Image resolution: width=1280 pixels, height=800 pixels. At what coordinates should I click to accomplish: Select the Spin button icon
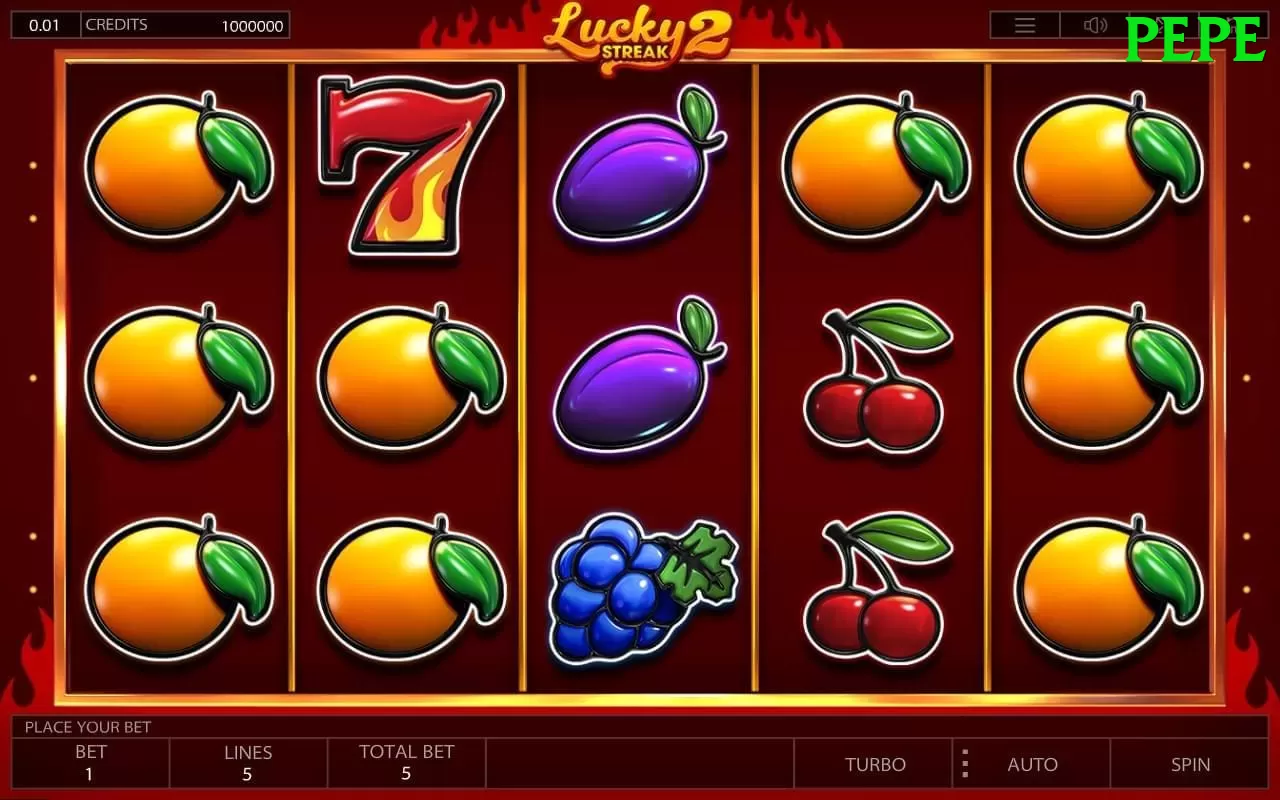(1190, 764)
